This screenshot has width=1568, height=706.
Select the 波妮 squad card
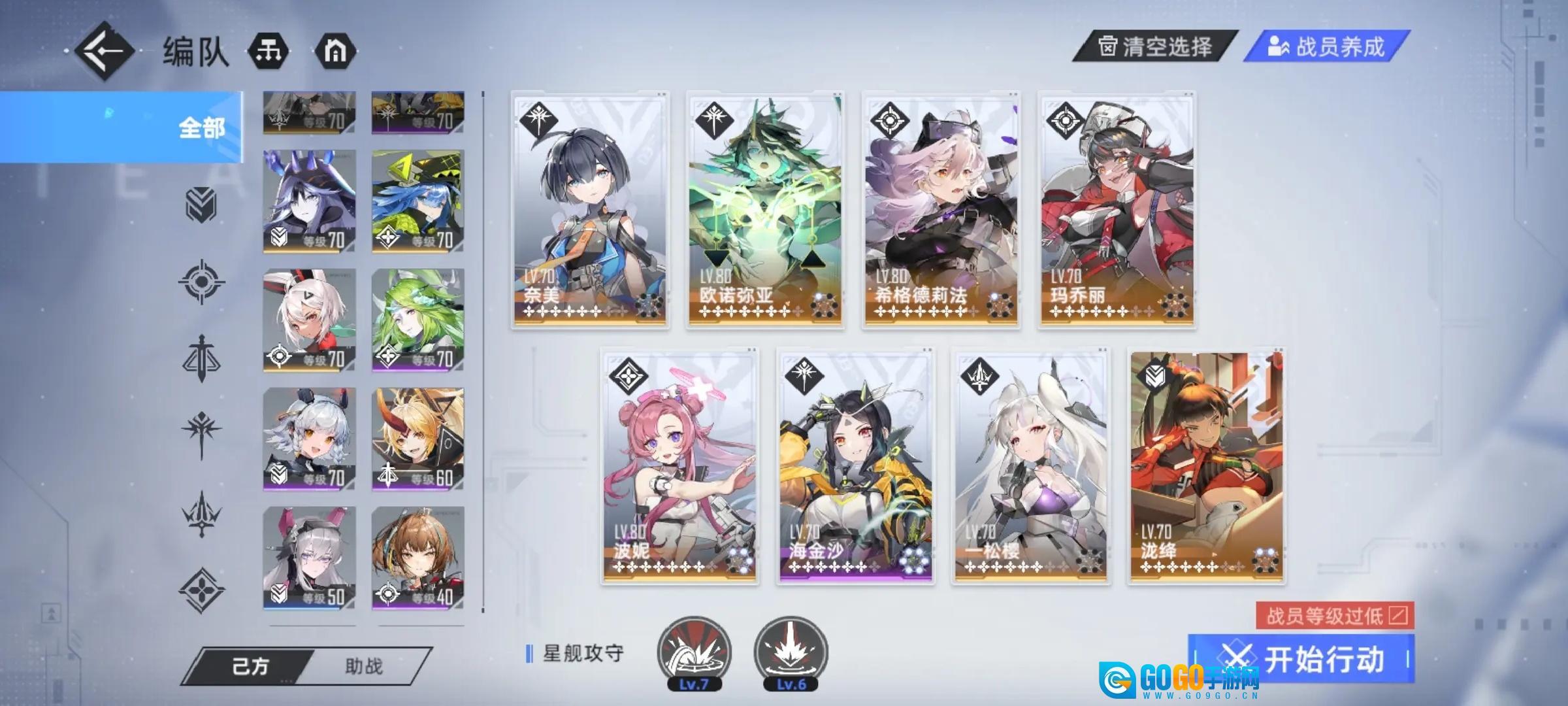(679, 467)
